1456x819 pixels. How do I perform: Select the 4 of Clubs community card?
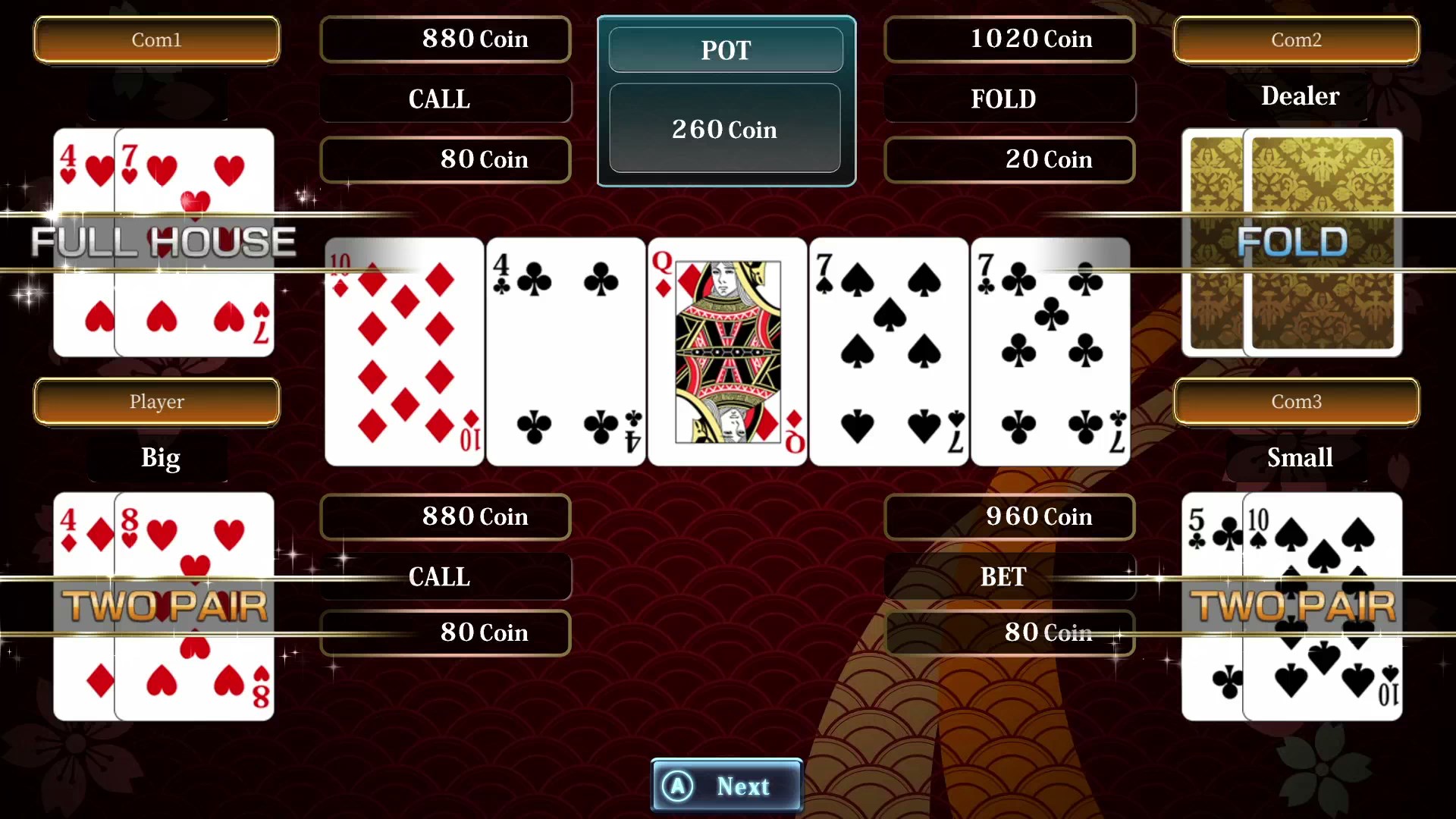point(565,351)
